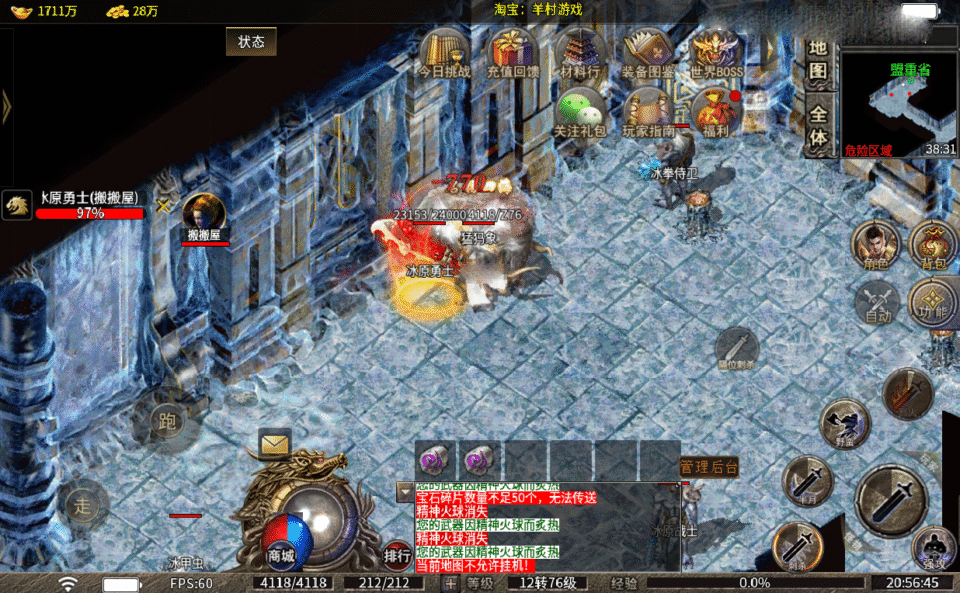
Task: Open the 世界BOSS menu
Action: click(x=716, y=52)
